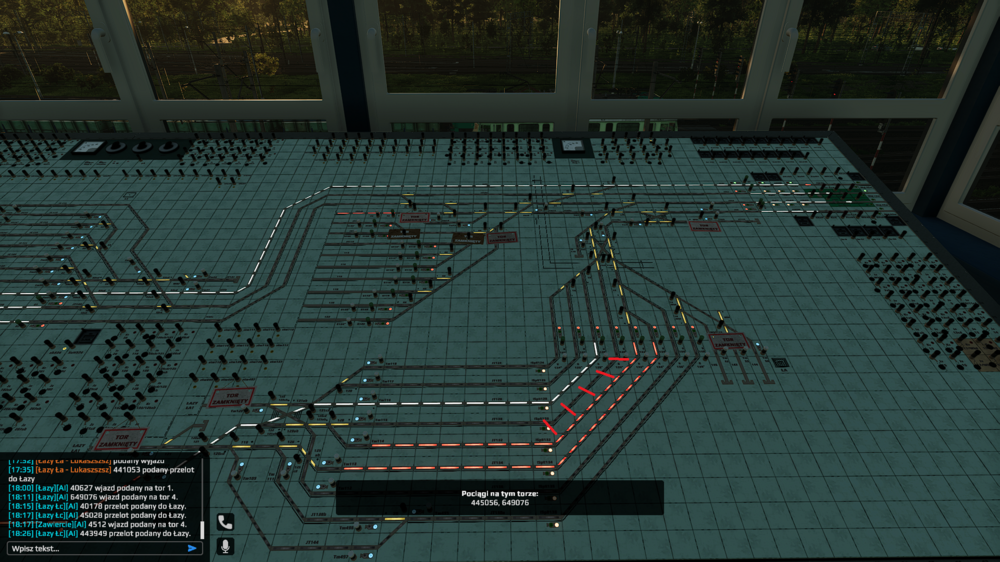This screenshot has width=1000, height=562.
Task: Toggle the microphone voice chat
Action: pyautogui.click(x=225, y=546)
